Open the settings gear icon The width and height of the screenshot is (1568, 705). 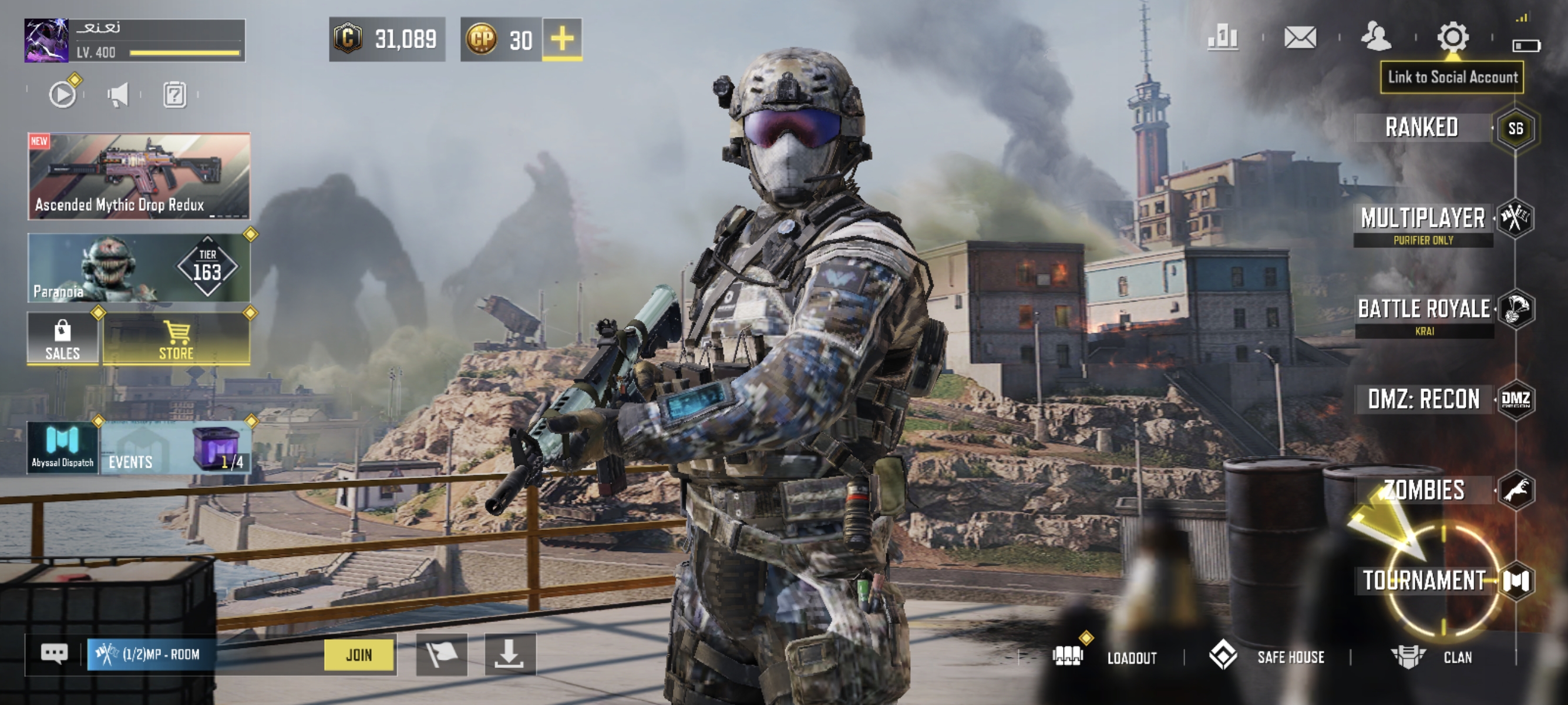(1453, 38)
